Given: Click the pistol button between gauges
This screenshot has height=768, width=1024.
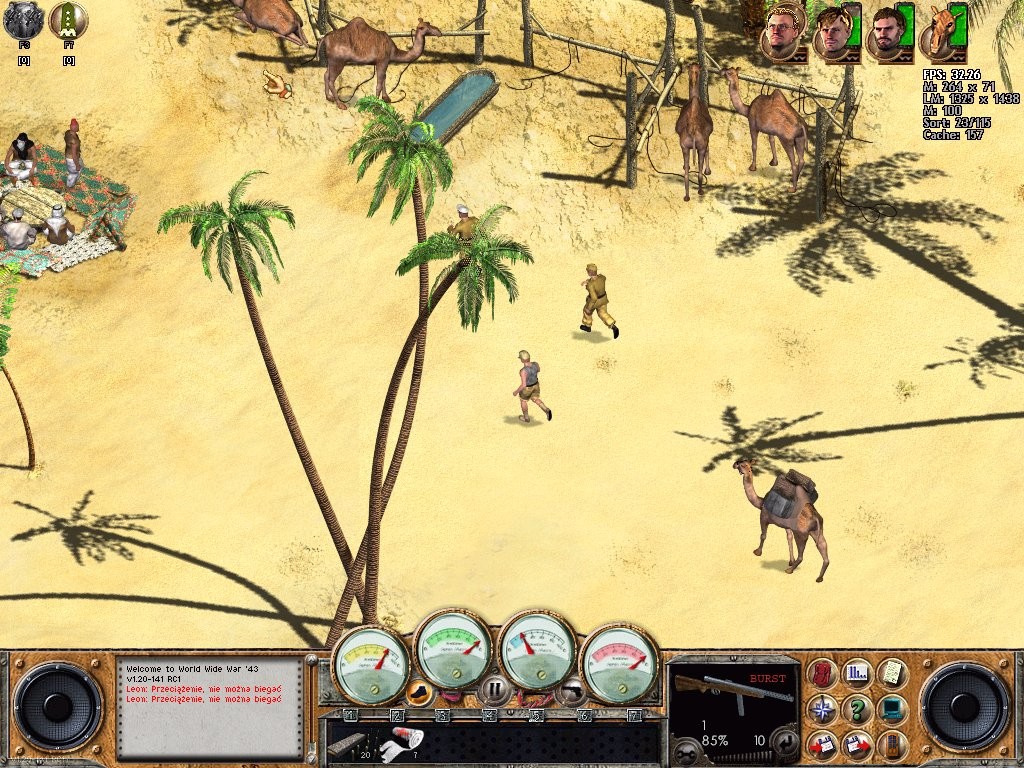Looking at the screenshot, I should pyautogui.click(x=571, y=689).
